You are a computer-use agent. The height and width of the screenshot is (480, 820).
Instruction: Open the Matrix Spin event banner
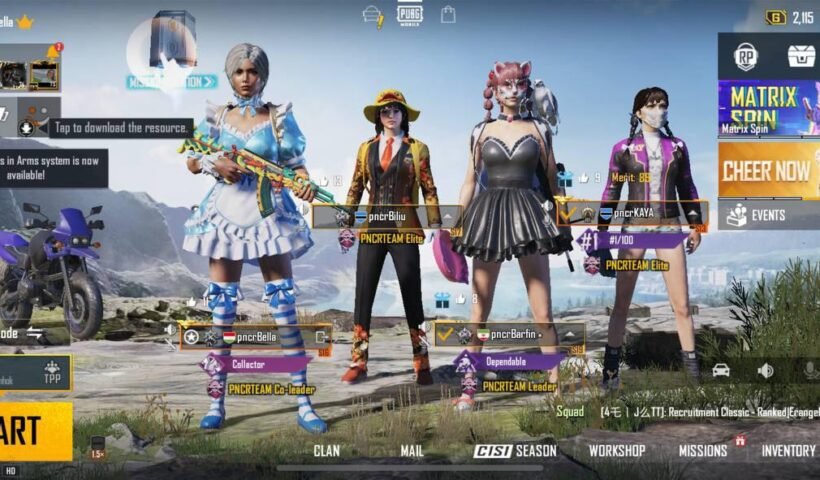(768, 107)
